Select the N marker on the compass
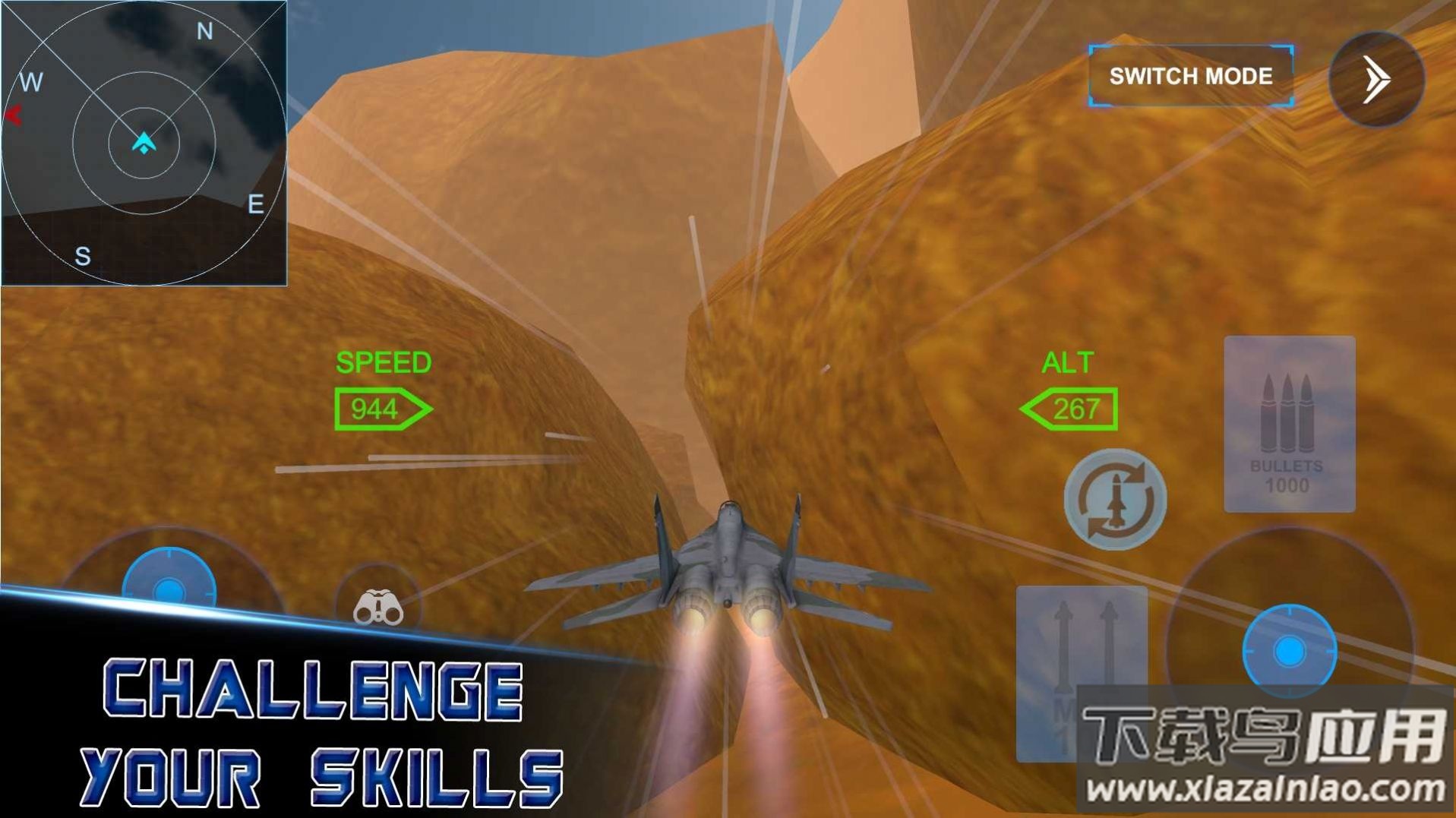 (204, 30)
